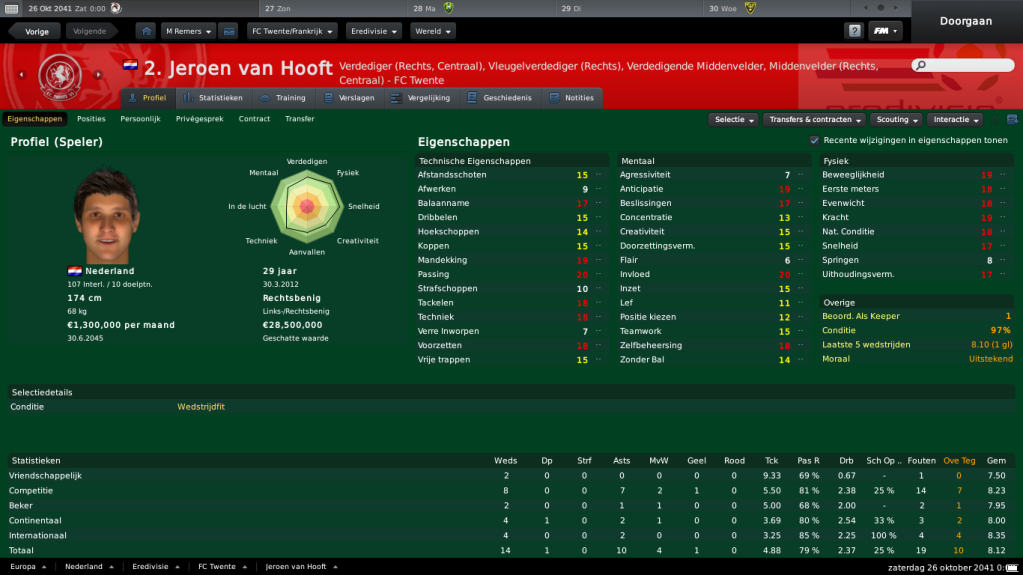Viewport: 1023px width, 575px height.
Task: Open the M Remers manager dropdown
Action: [x=188, y=31]
